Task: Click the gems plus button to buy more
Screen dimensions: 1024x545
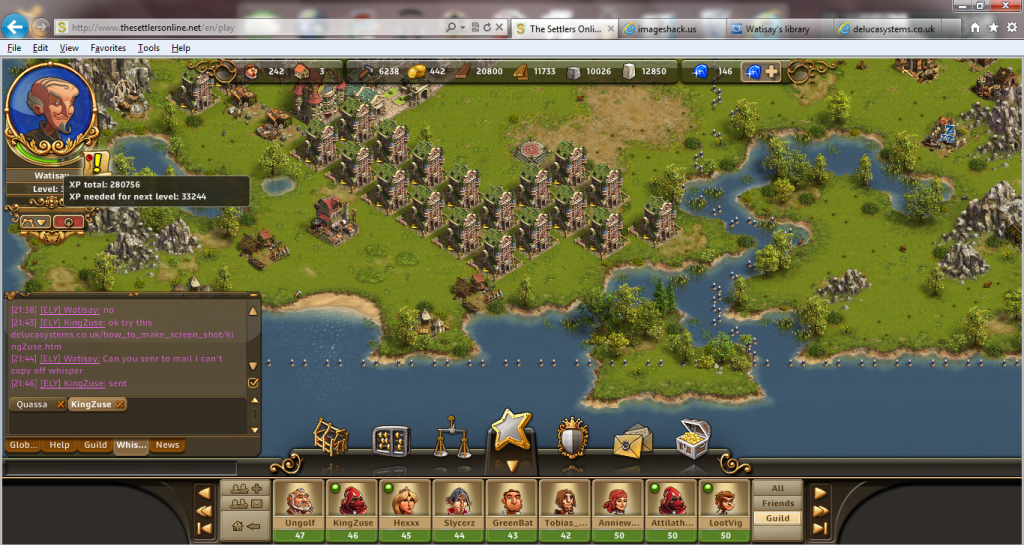Action: coord(772,71)
